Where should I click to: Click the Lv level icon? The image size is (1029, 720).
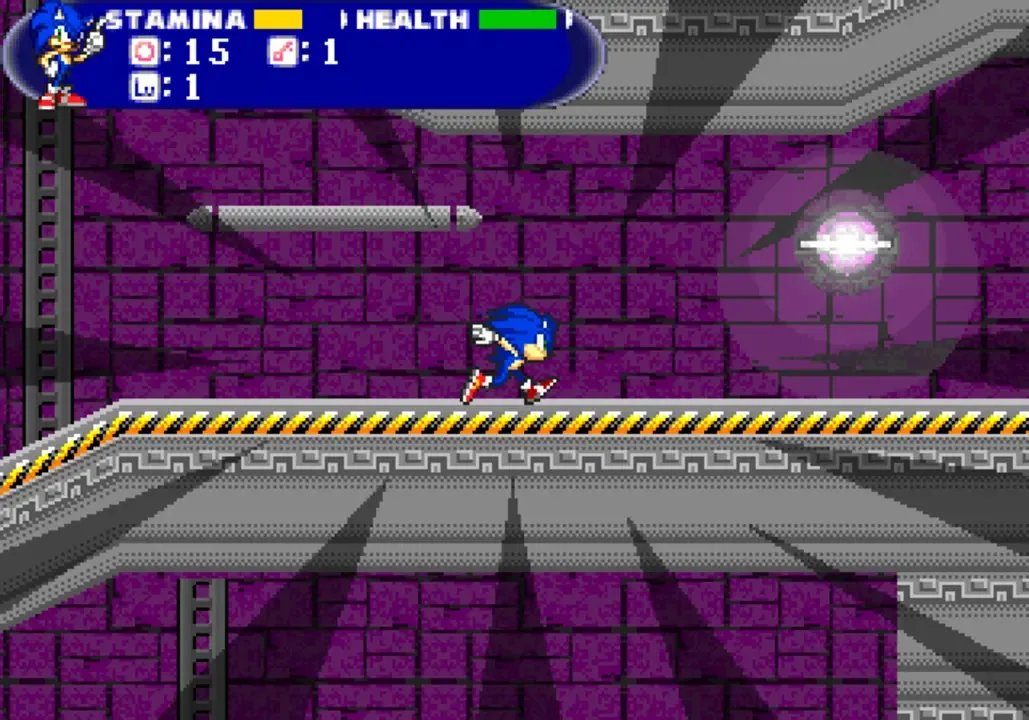pyautogui.click(x=143, y=87)
